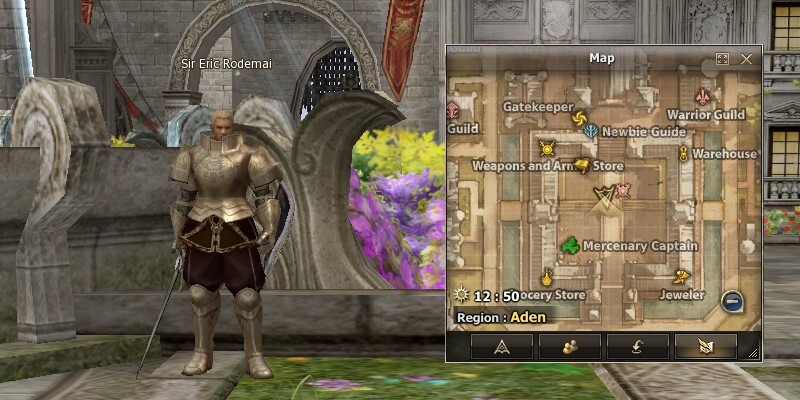Choose the green Mercenary Captain marker
Viewport: 800px width, 400px height.
(569, 245)
